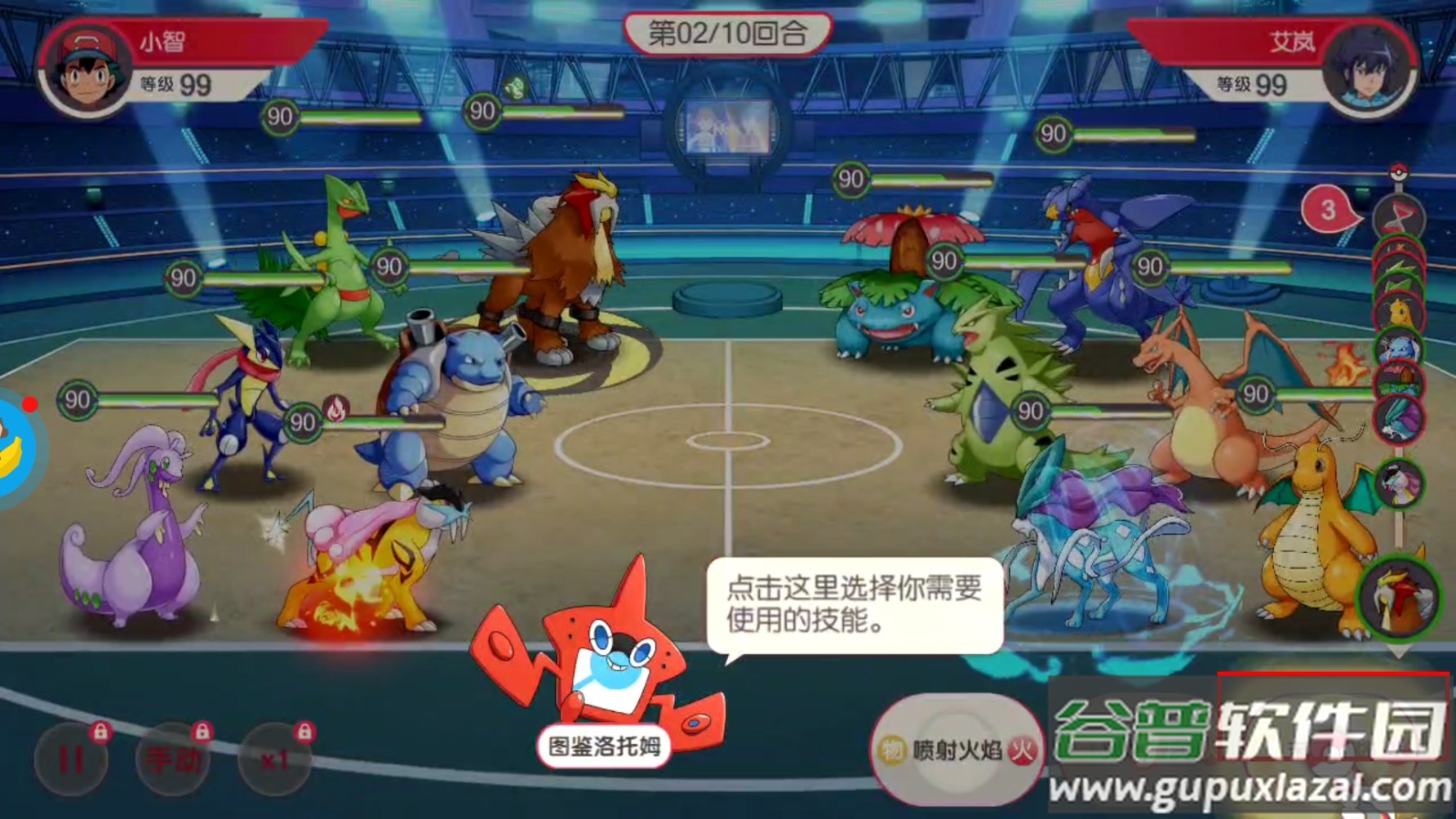Open 艾岚's trainer portrait
Viewport: 1456px width, 819px height.
(x=1367, y=69)
